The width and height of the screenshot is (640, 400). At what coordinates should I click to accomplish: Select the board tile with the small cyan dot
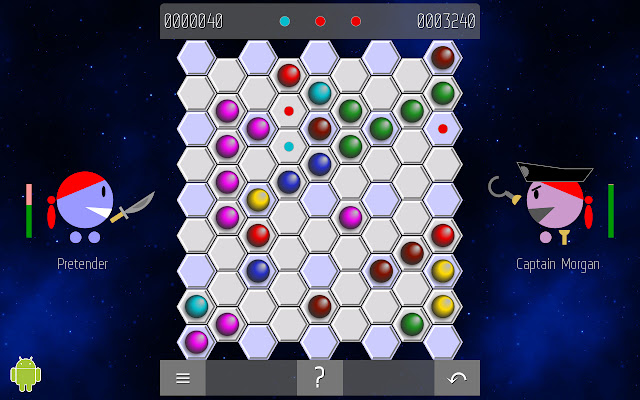click(x=289, y=146)
